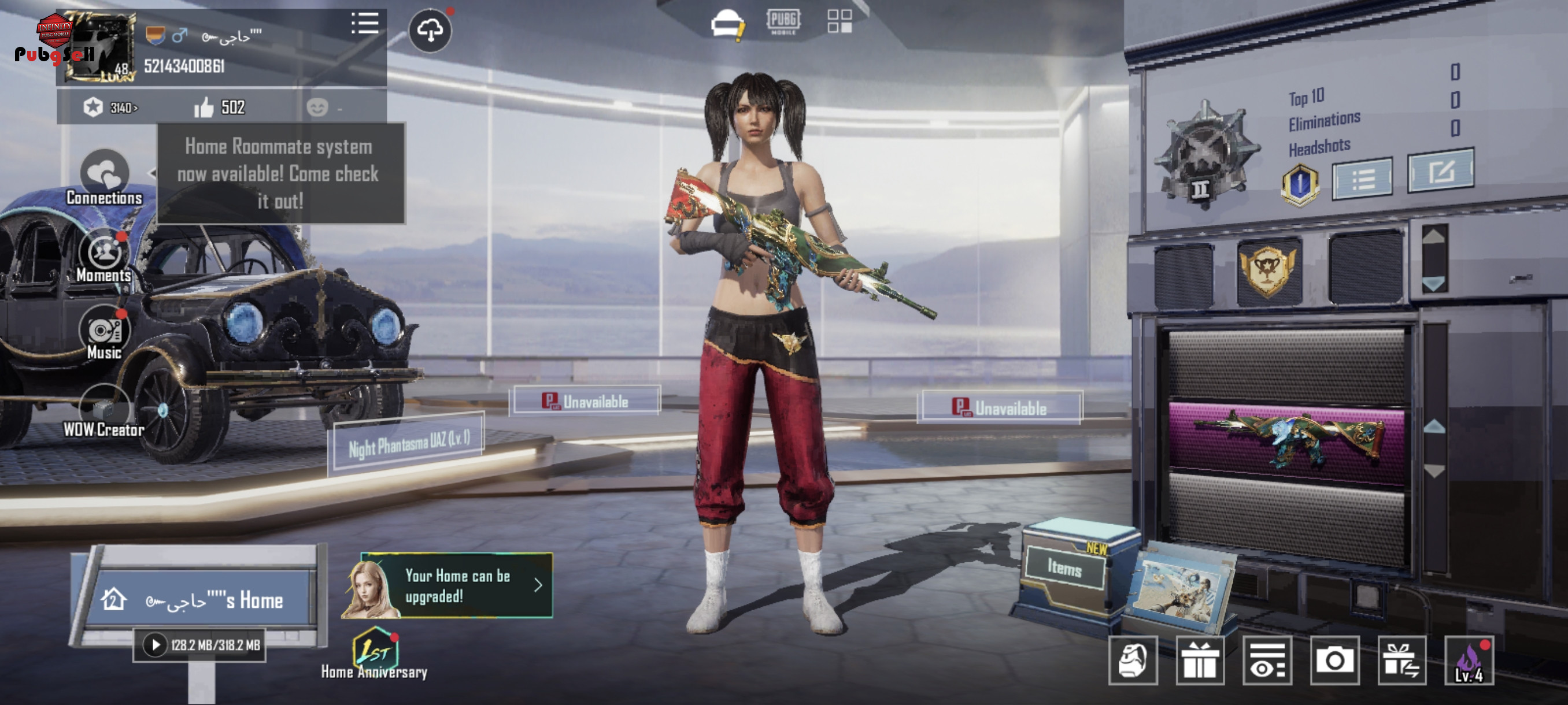
Task: Open the Items box
Action: point(1064,567)
